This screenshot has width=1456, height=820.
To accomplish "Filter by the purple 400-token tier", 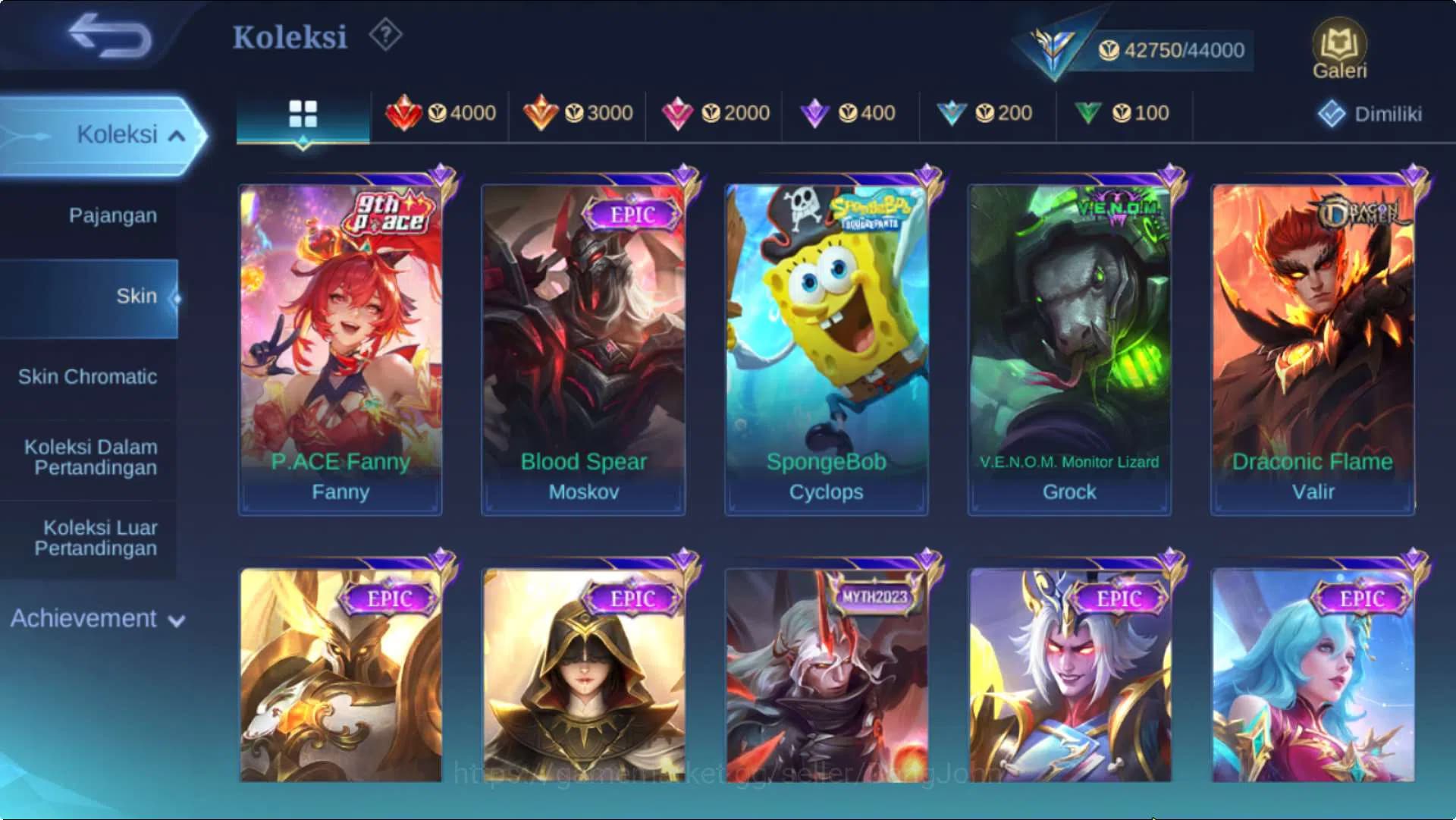I will 849,112.
